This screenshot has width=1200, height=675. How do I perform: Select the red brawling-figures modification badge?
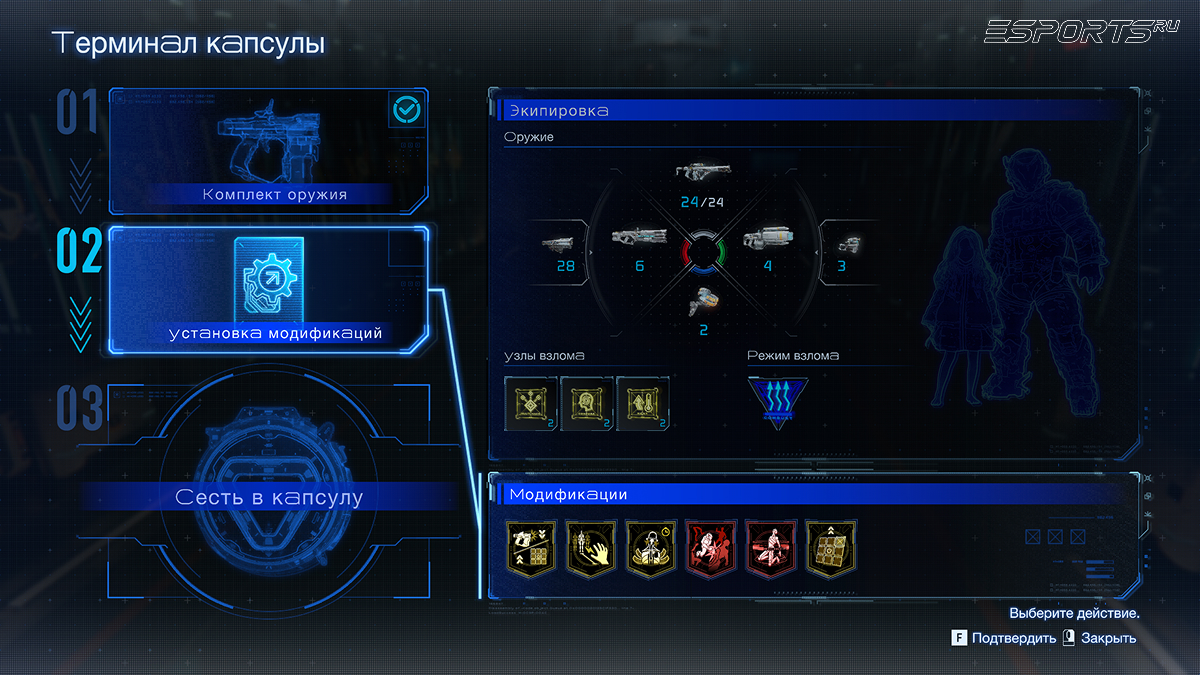pos(711,547)
